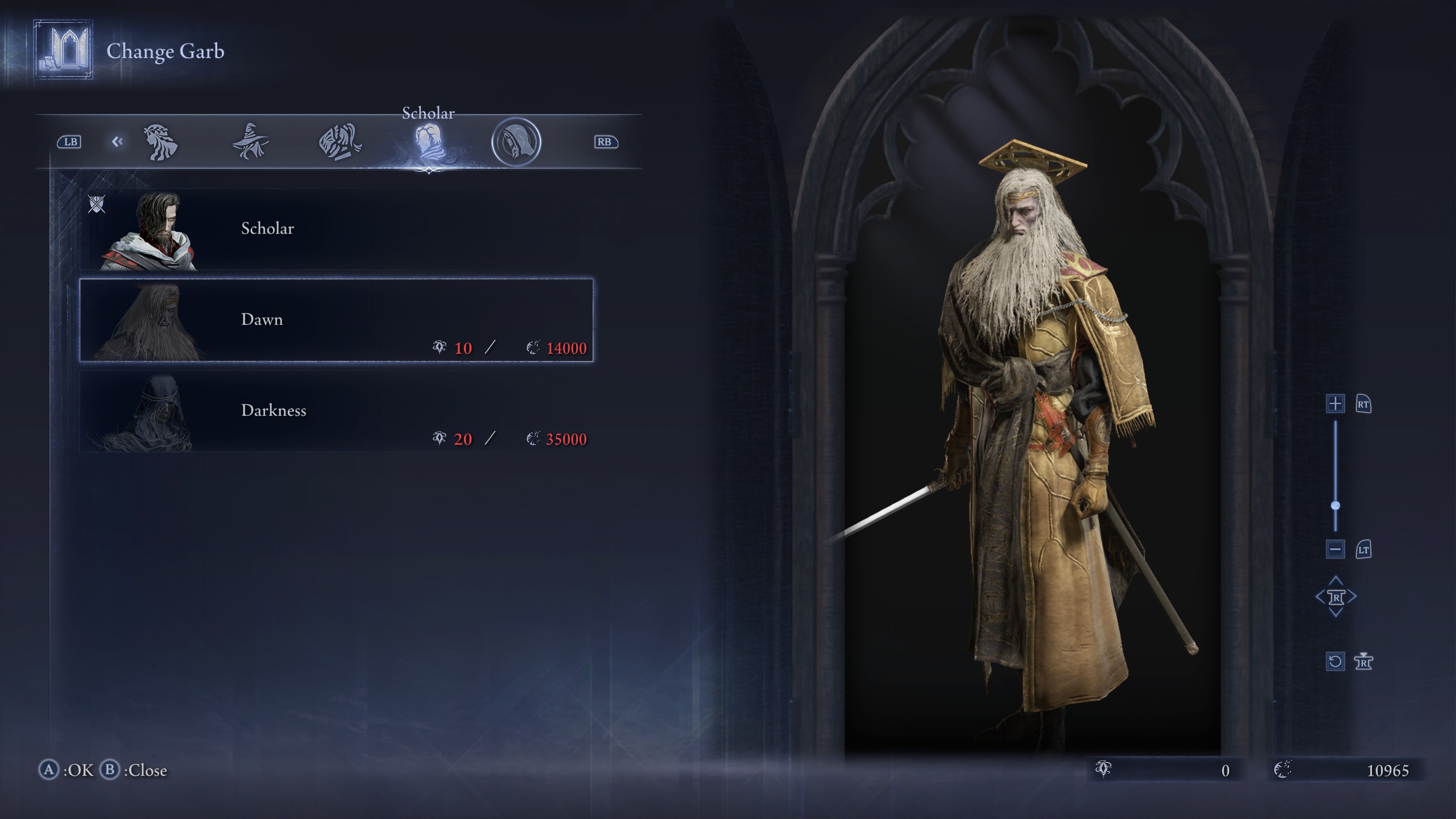This screenshot has height=819, width=1456.
Task: Click the Change Garb window icon
Action: coord(63,51)
